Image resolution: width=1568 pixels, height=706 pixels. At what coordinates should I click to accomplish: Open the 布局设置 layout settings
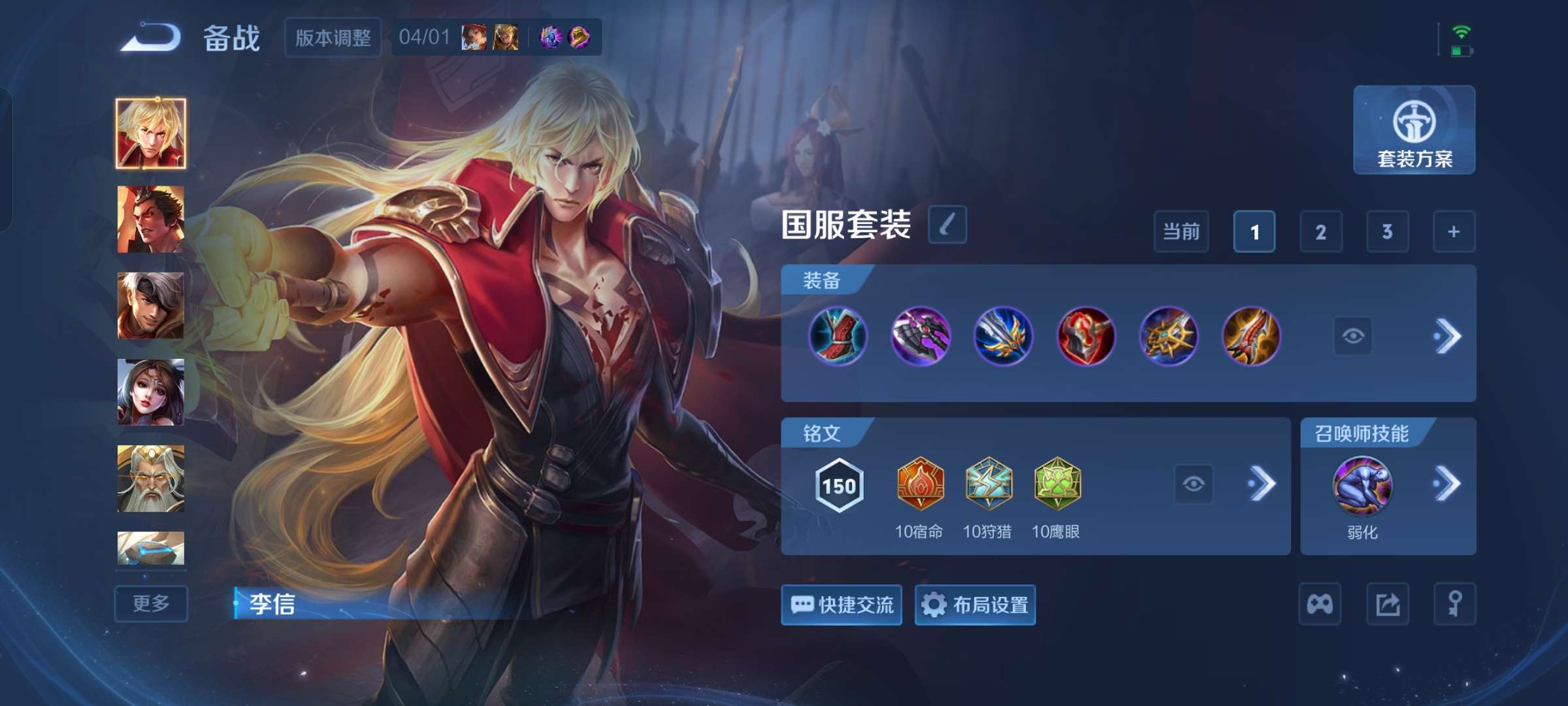coord(975,605)
